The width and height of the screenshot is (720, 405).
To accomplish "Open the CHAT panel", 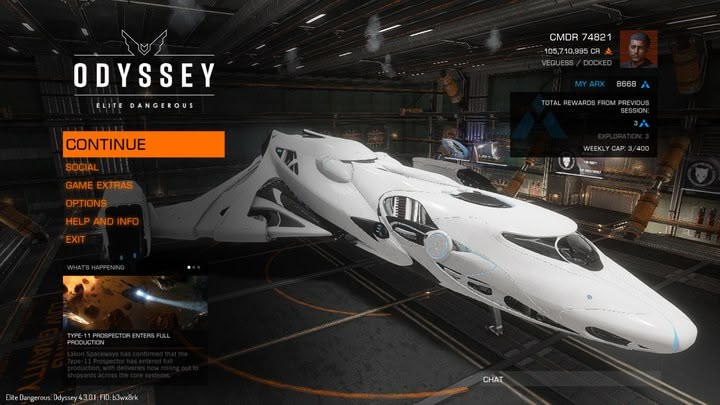I will 492,380.
